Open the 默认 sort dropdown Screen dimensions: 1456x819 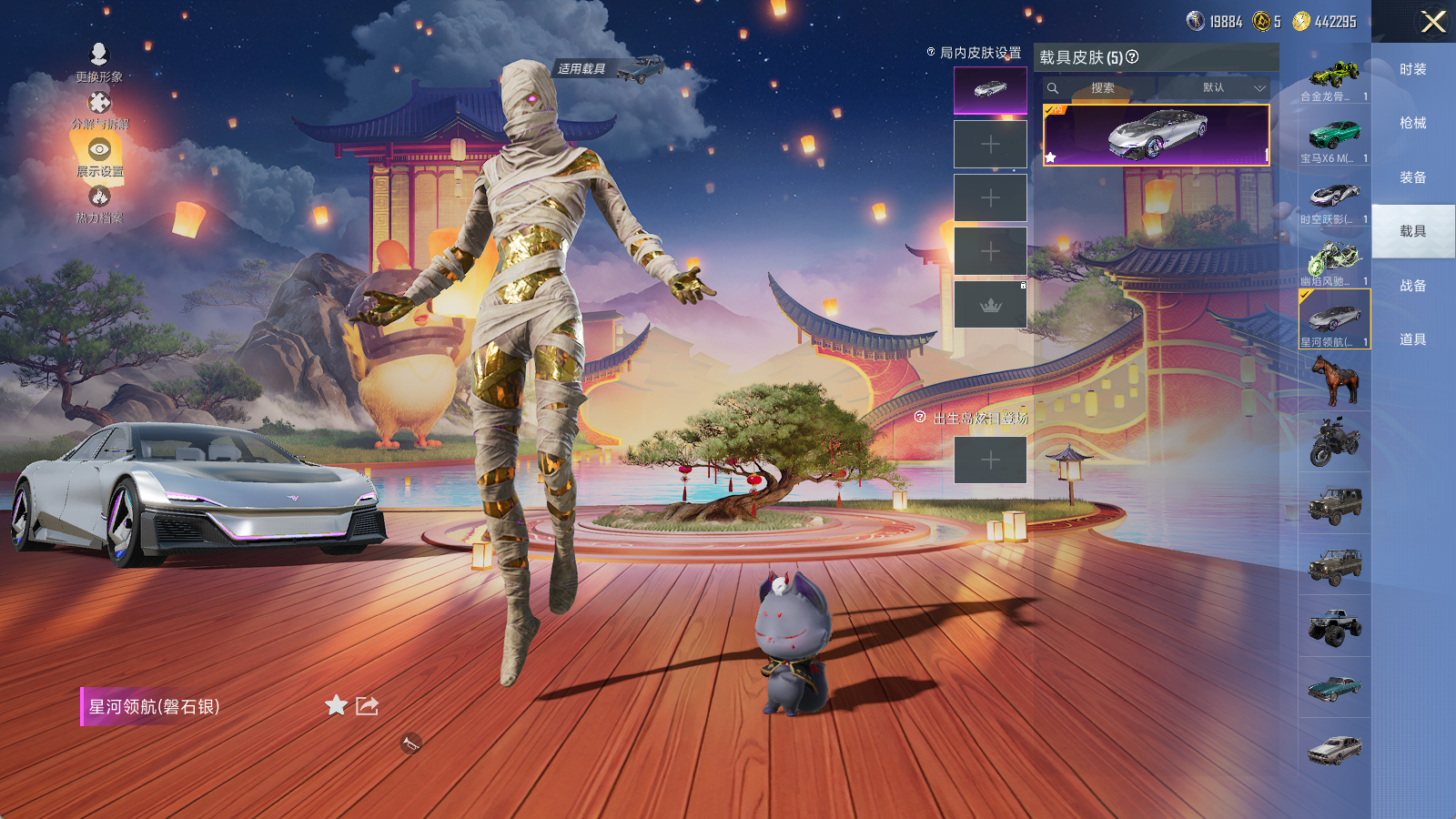point(1231,88)
